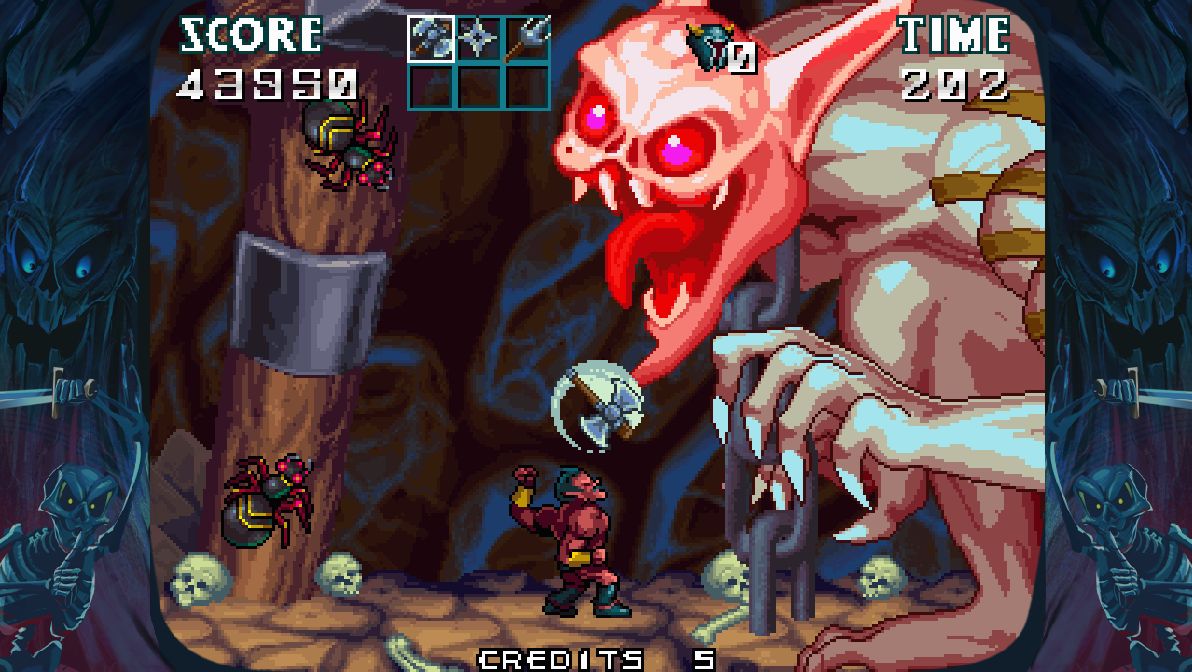
Task: Select the double-bladed axe weapon slot
Action: click(431, 39)
